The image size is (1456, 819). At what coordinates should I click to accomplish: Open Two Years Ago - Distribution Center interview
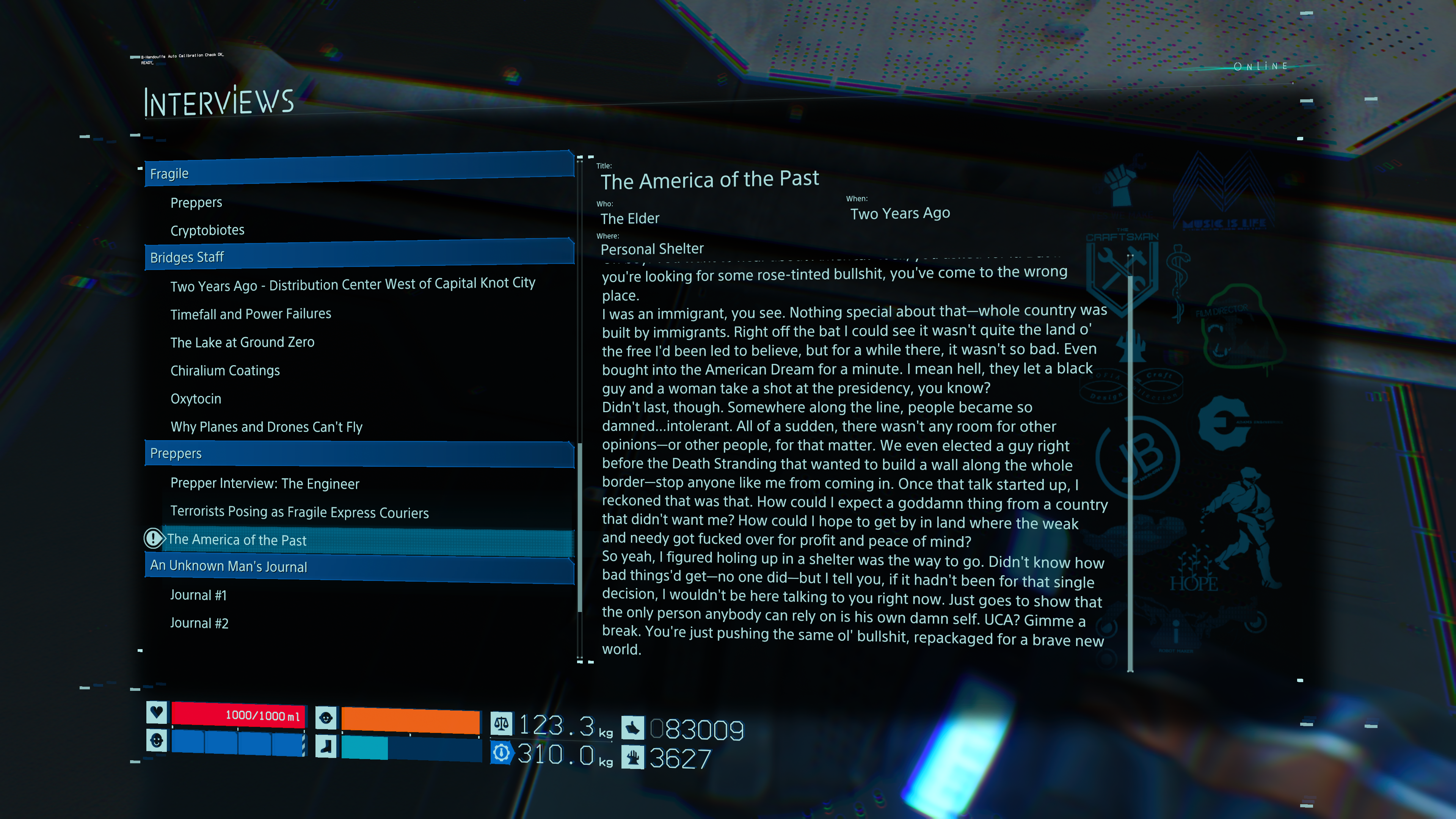coord(353,284)
